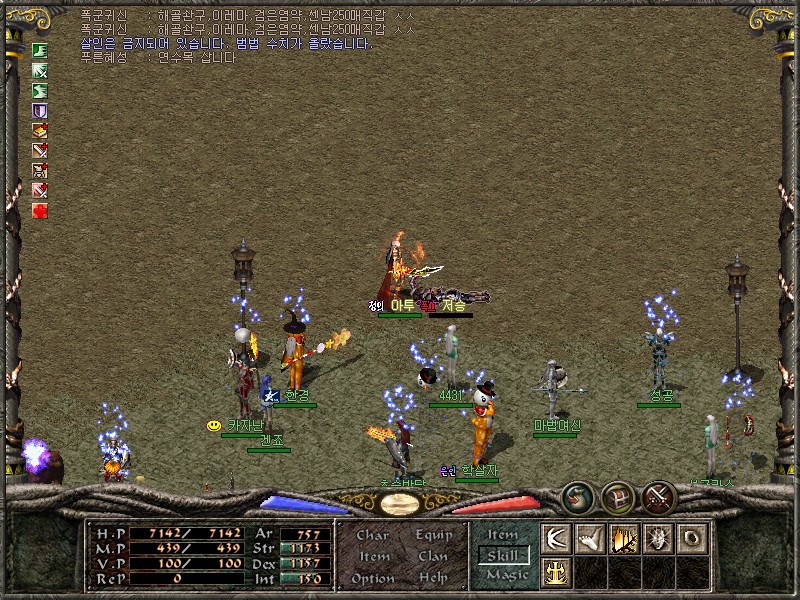Open the Equip menu
Viewport: 800px width, 600px height.
pos(433,535)
